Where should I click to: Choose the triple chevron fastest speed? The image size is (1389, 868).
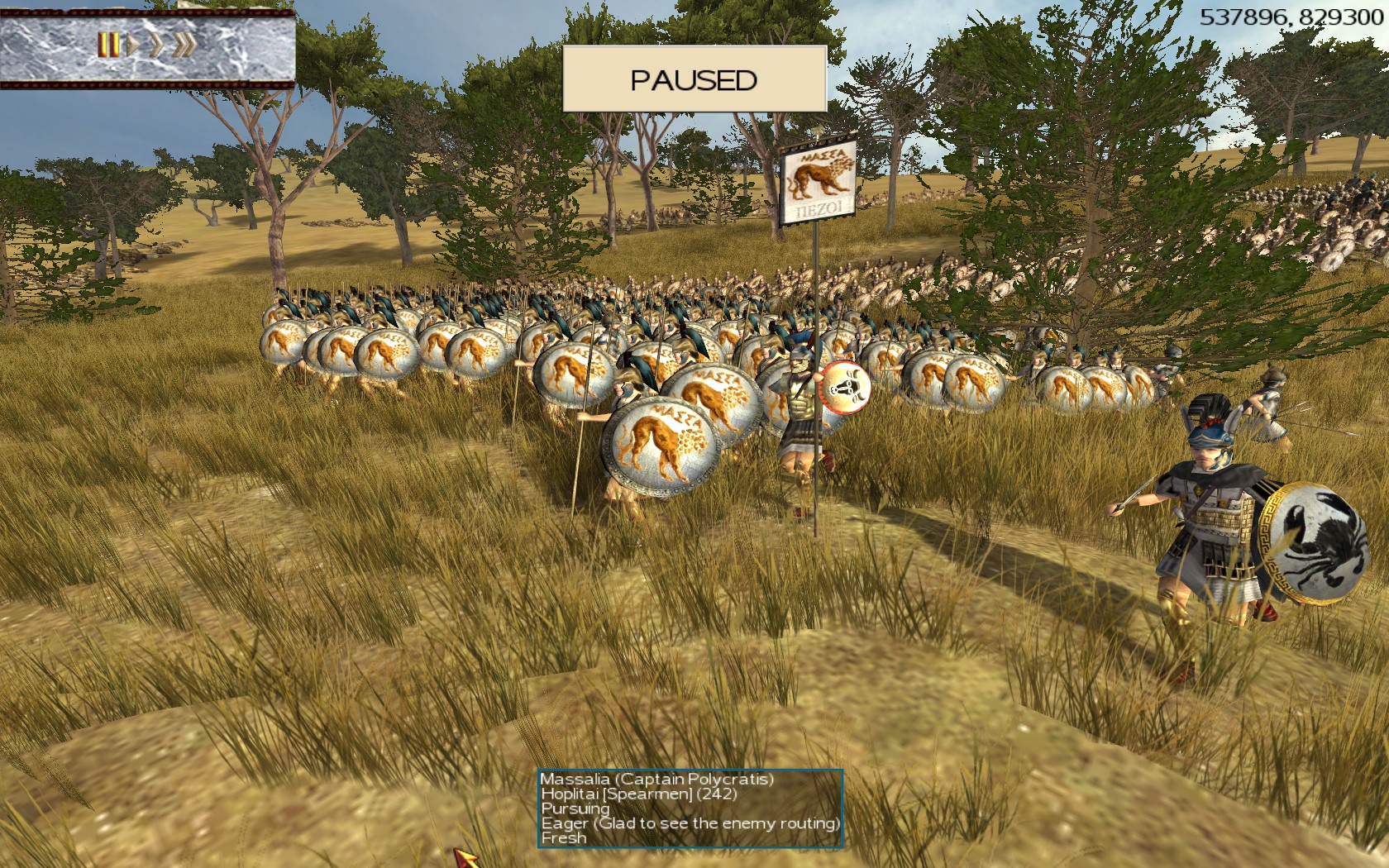[x=184, y=45]
